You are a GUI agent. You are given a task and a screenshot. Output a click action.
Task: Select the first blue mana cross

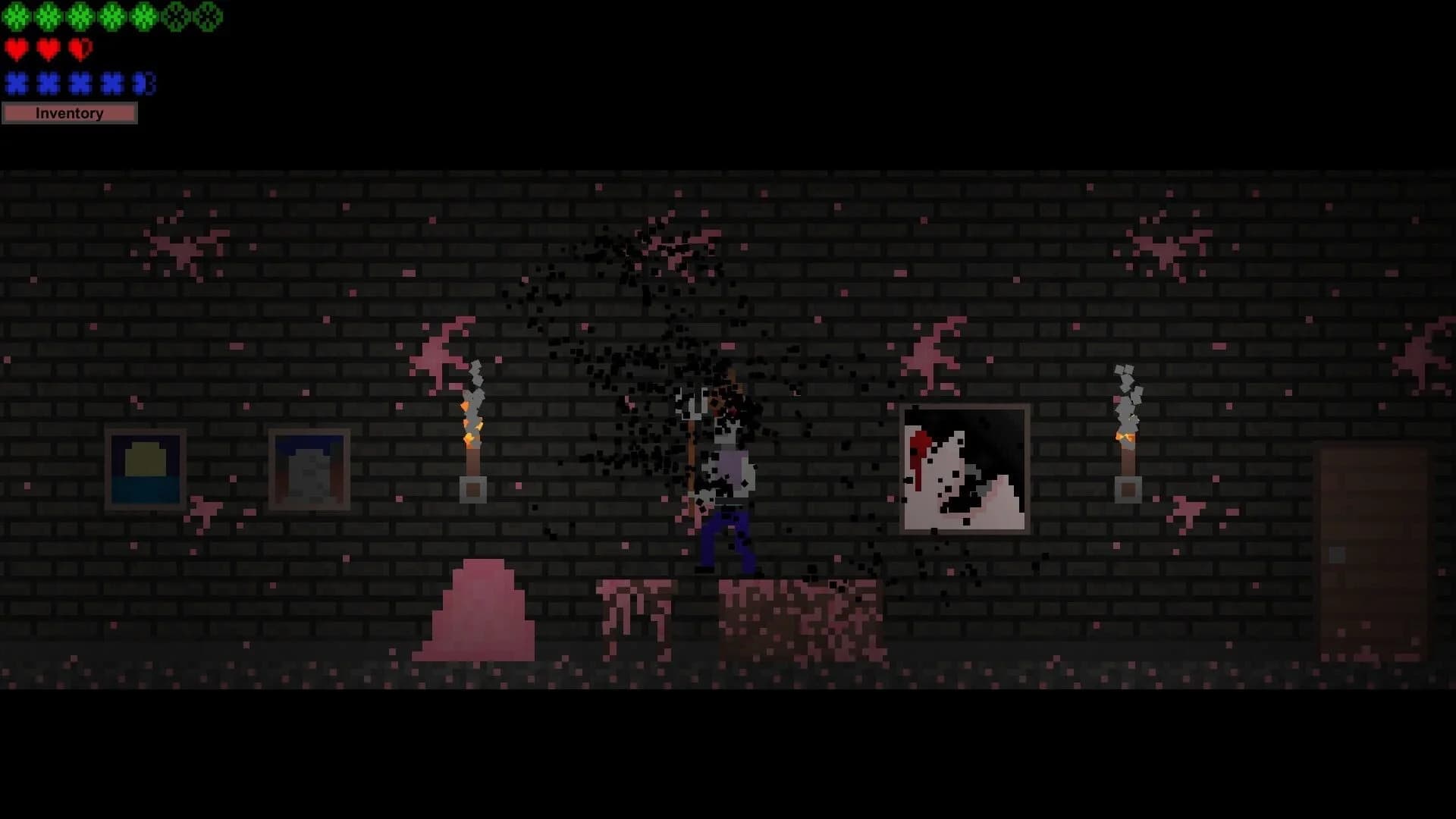click(17, 83)
